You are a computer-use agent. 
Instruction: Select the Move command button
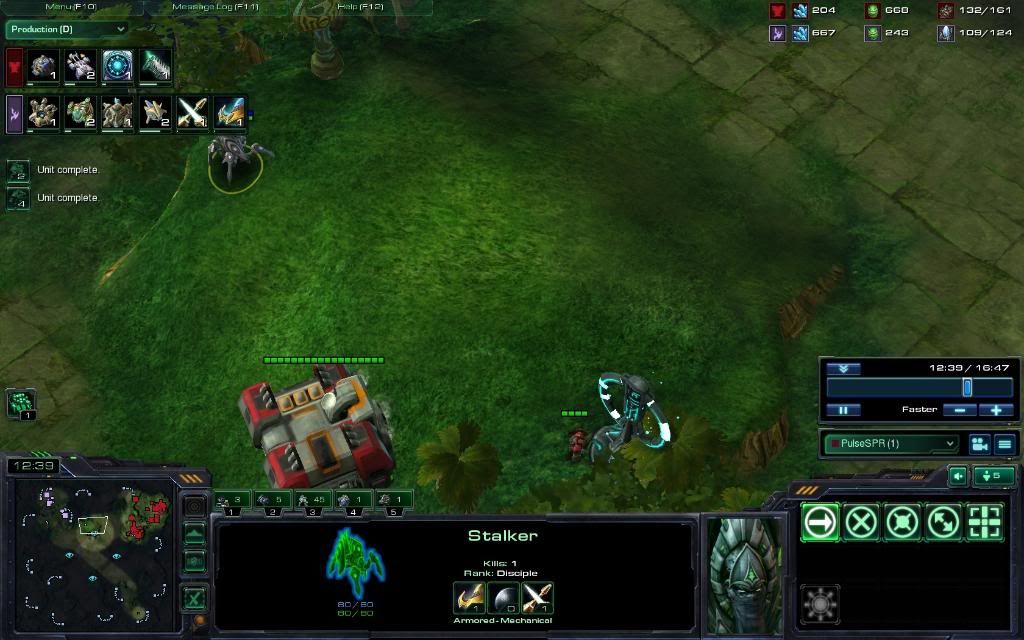point(820,522)
